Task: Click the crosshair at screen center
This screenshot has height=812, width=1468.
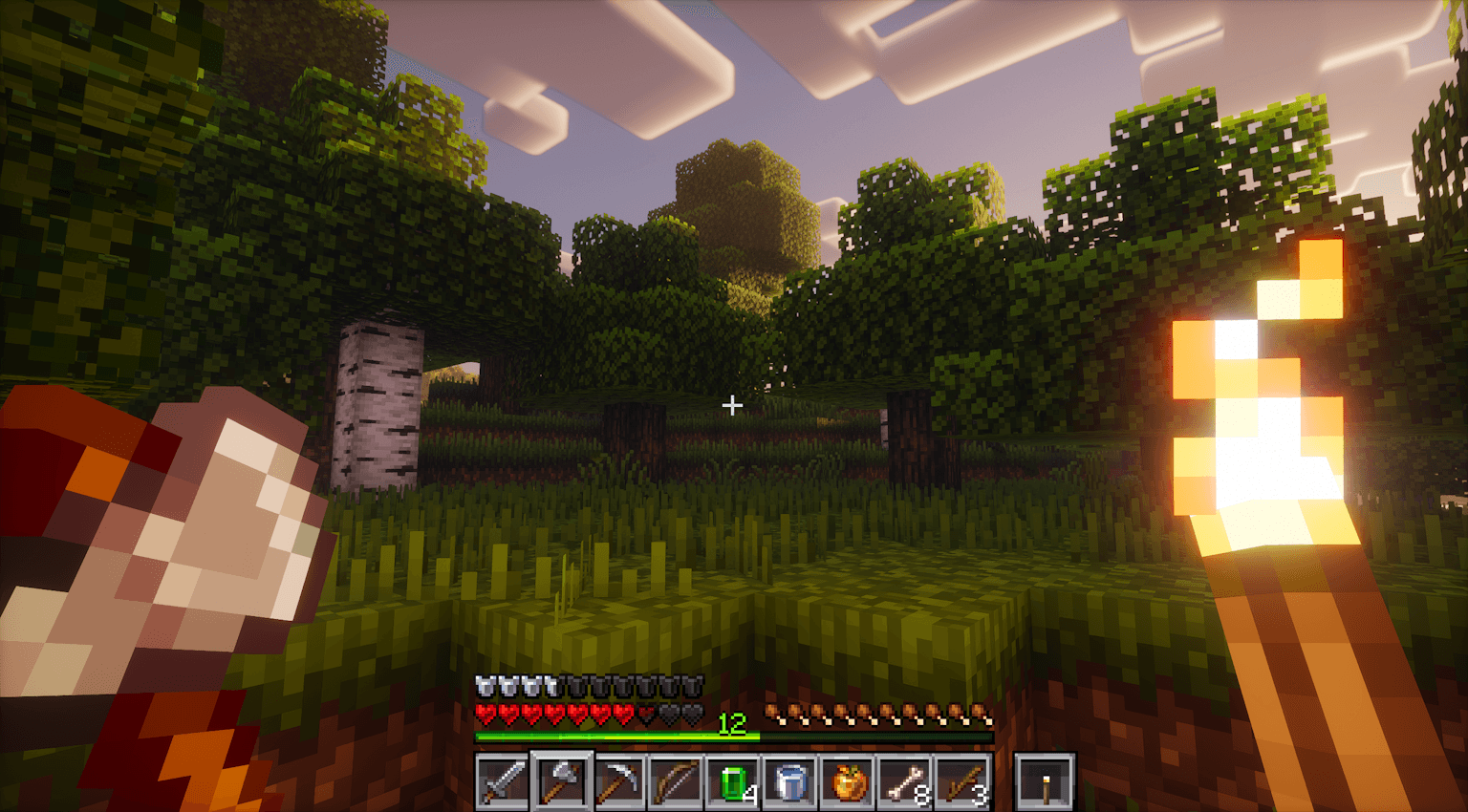Action: point(732,405)
